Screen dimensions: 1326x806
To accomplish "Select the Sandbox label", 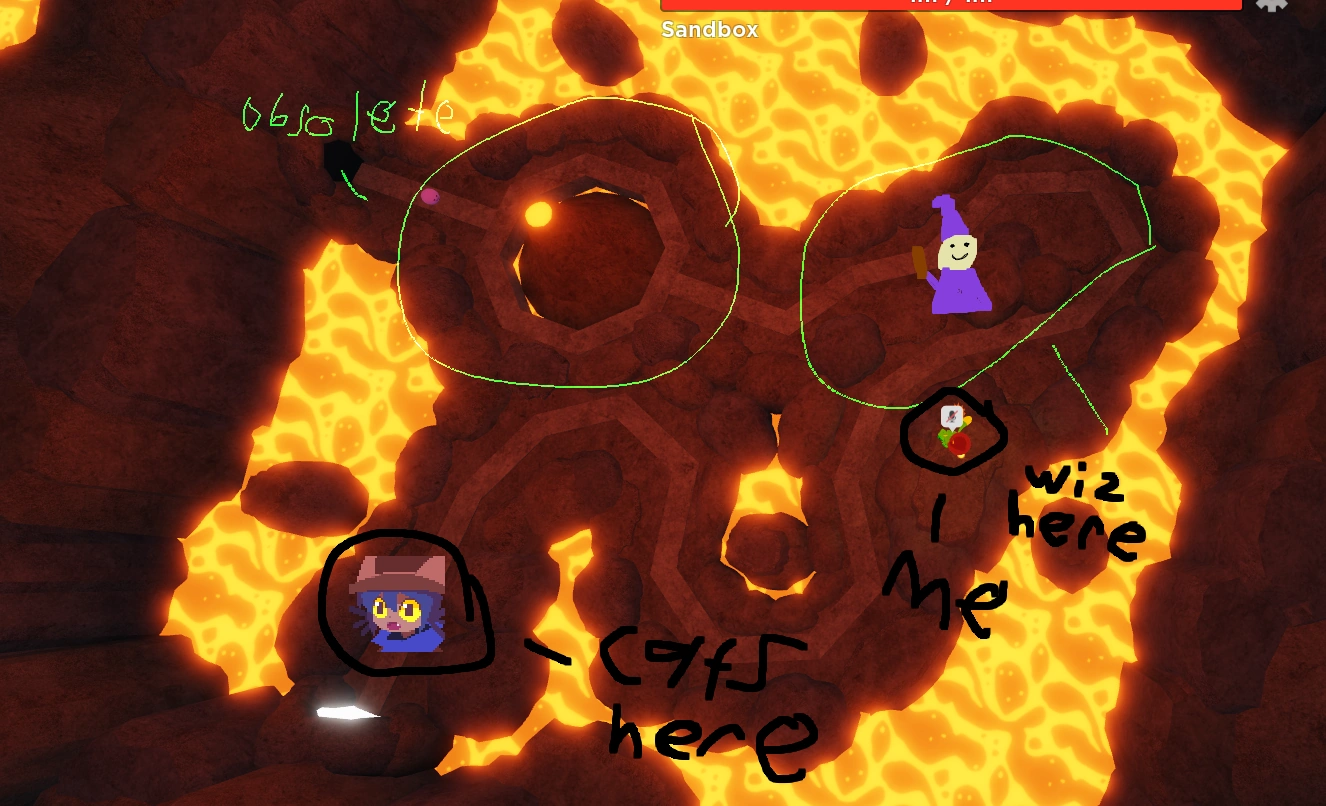I will [x=709, y=30].
